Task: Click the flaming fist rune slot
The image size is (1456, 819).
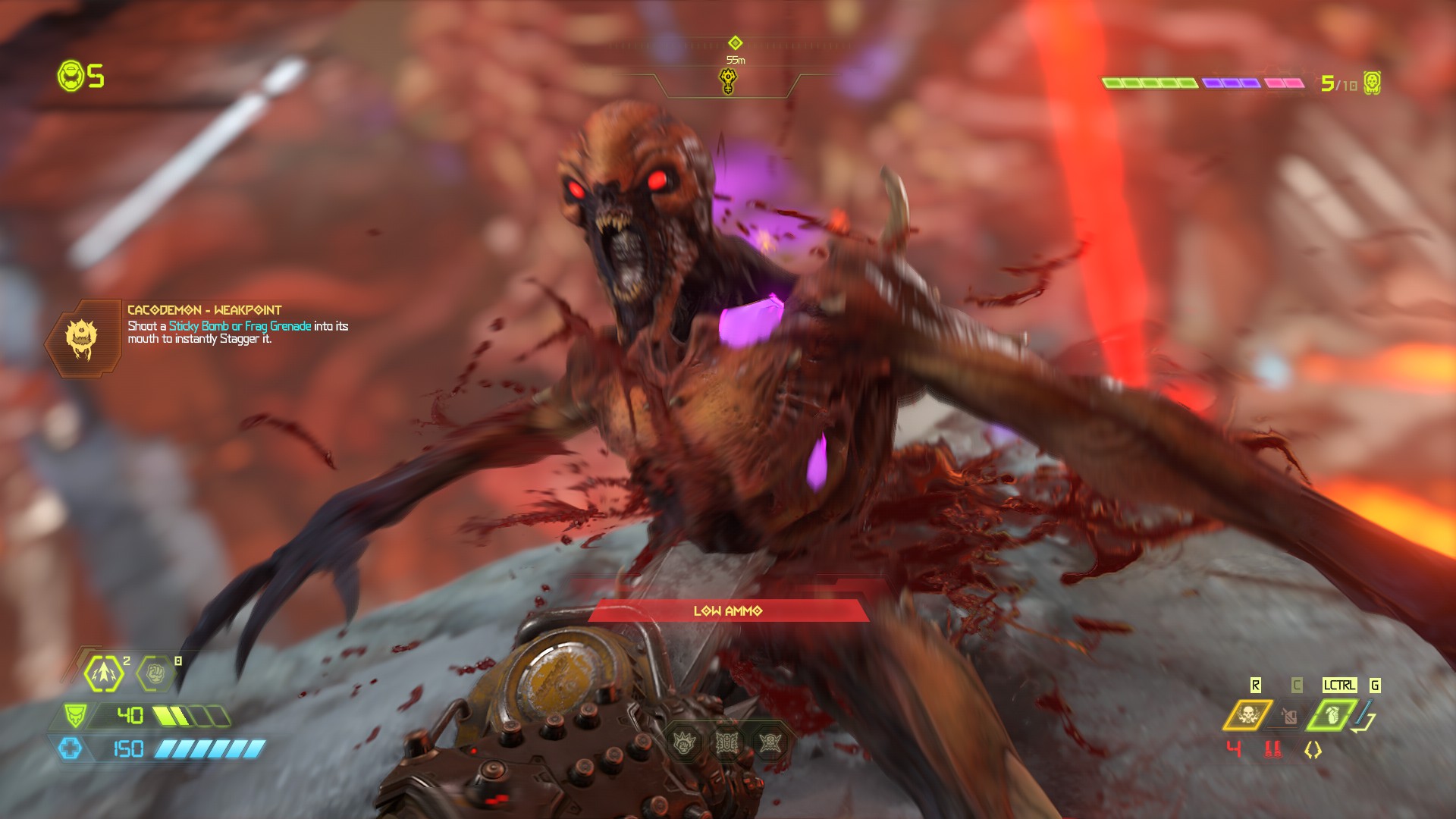Action: point(685,742)
